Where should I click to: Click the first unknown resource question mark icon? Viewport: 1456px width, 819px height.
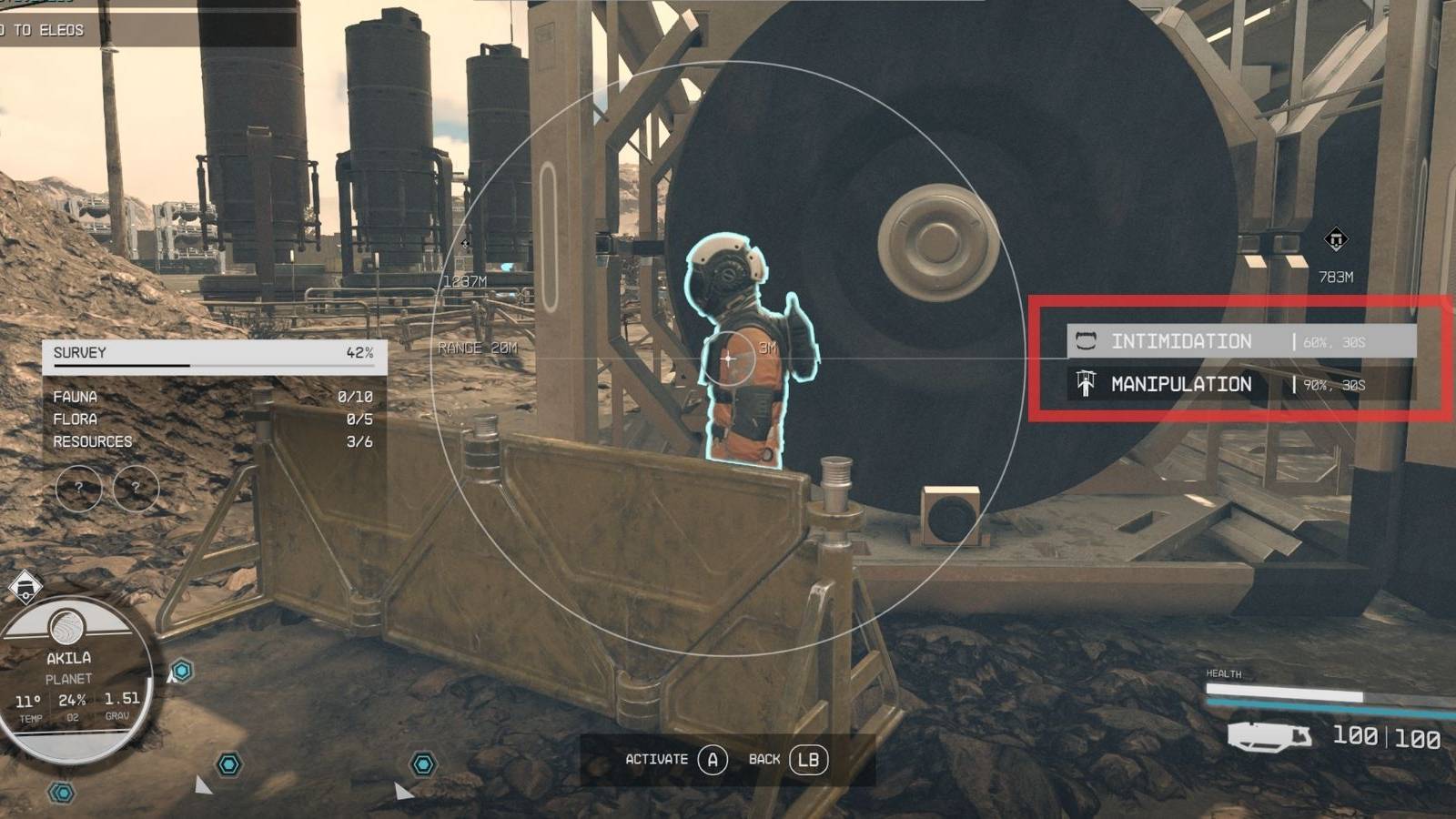point(80,488)
